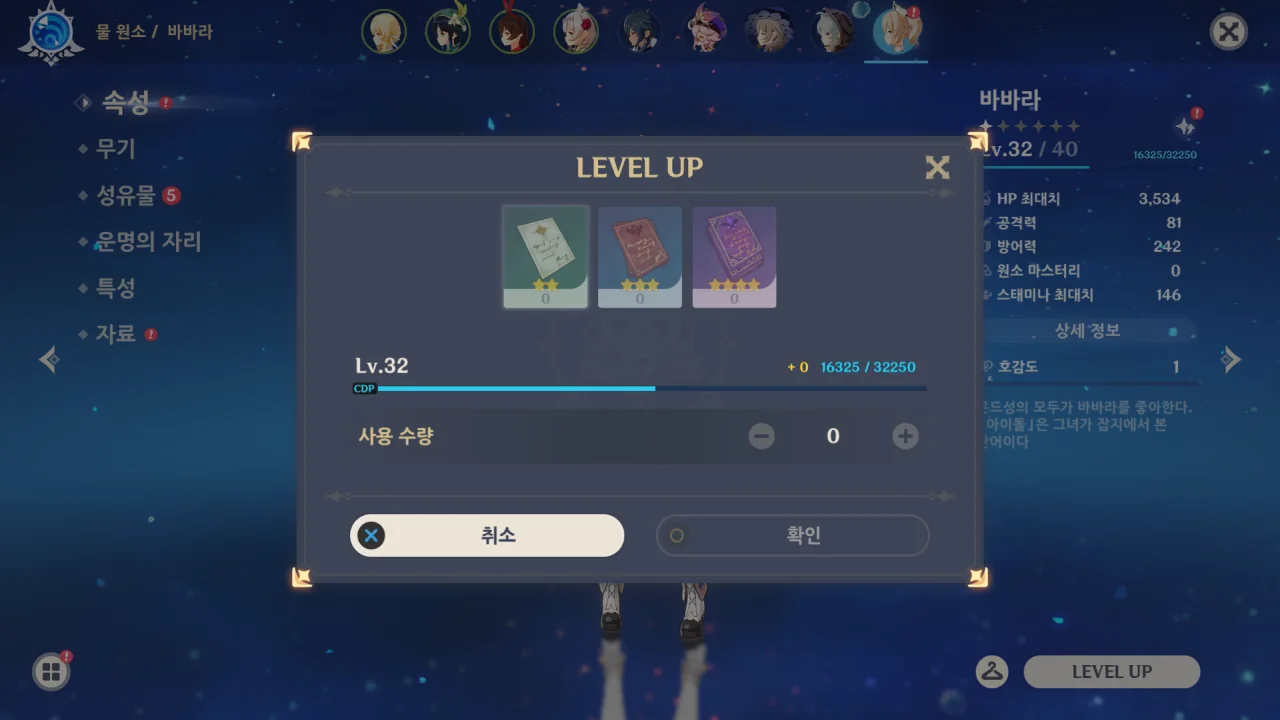
Task: Open the 자료 profile menu entry
Action: [115, 334]
